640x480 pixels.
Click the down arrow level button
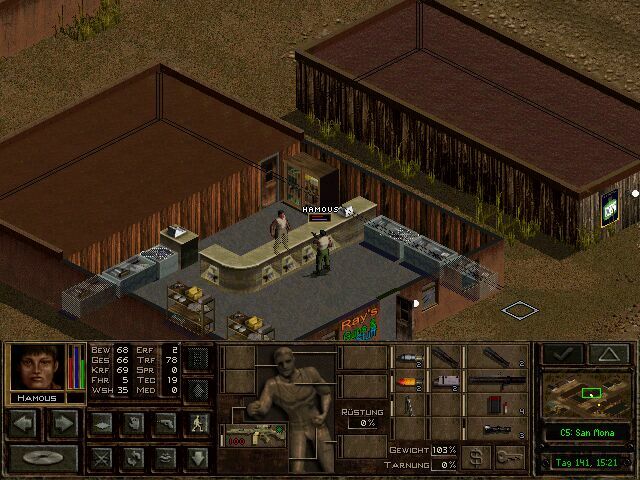click(198, 458)
